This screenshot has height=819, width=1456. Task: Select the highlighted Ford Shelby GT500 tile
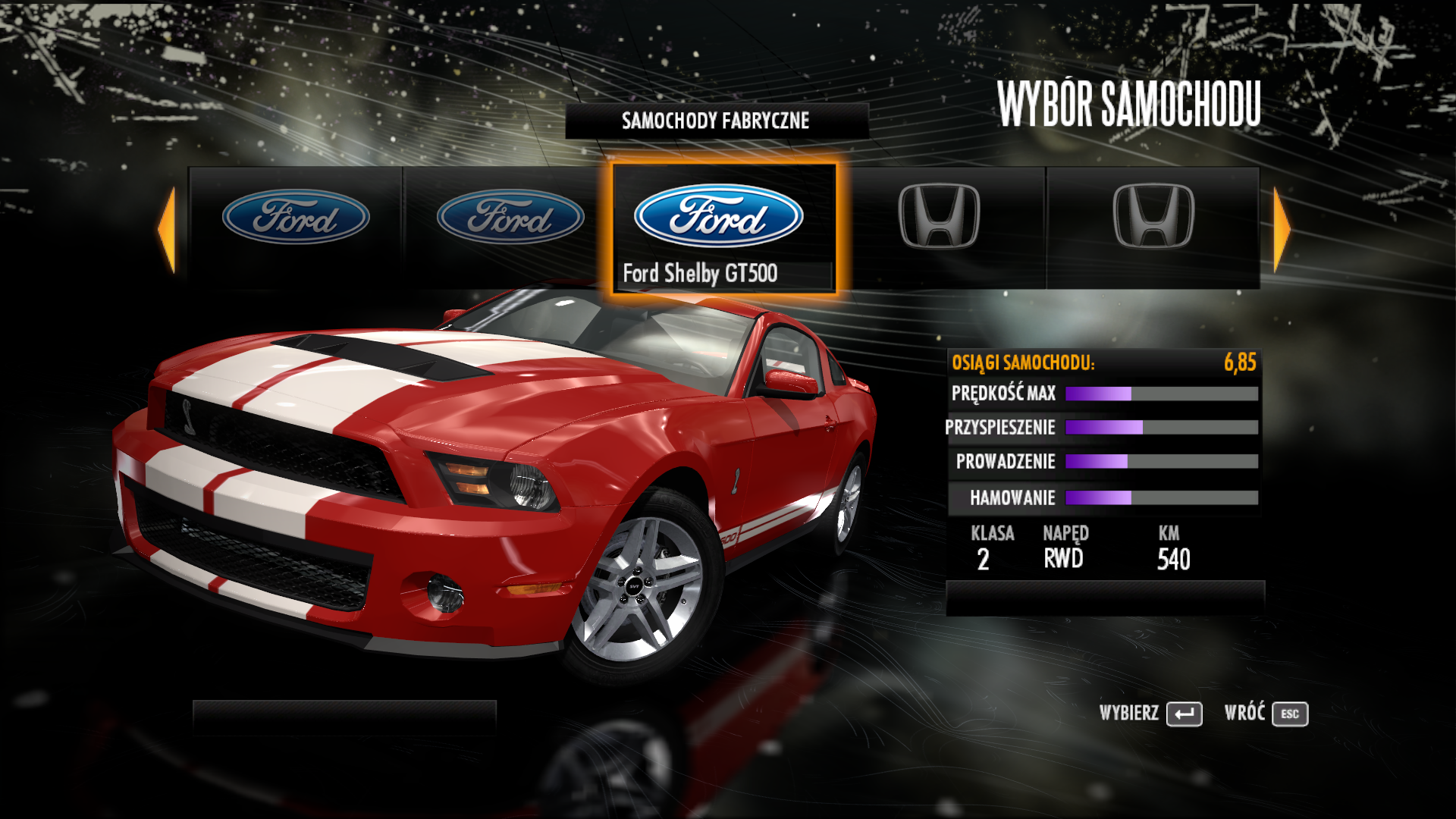point(723,227)
